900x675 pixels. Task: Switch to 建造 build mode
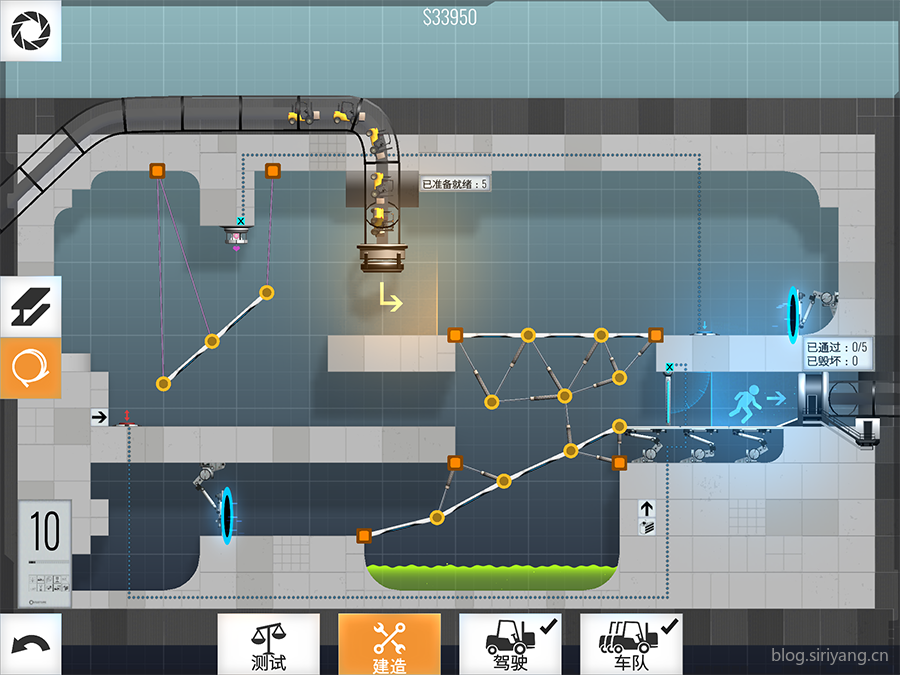click(x=389, y=644)
